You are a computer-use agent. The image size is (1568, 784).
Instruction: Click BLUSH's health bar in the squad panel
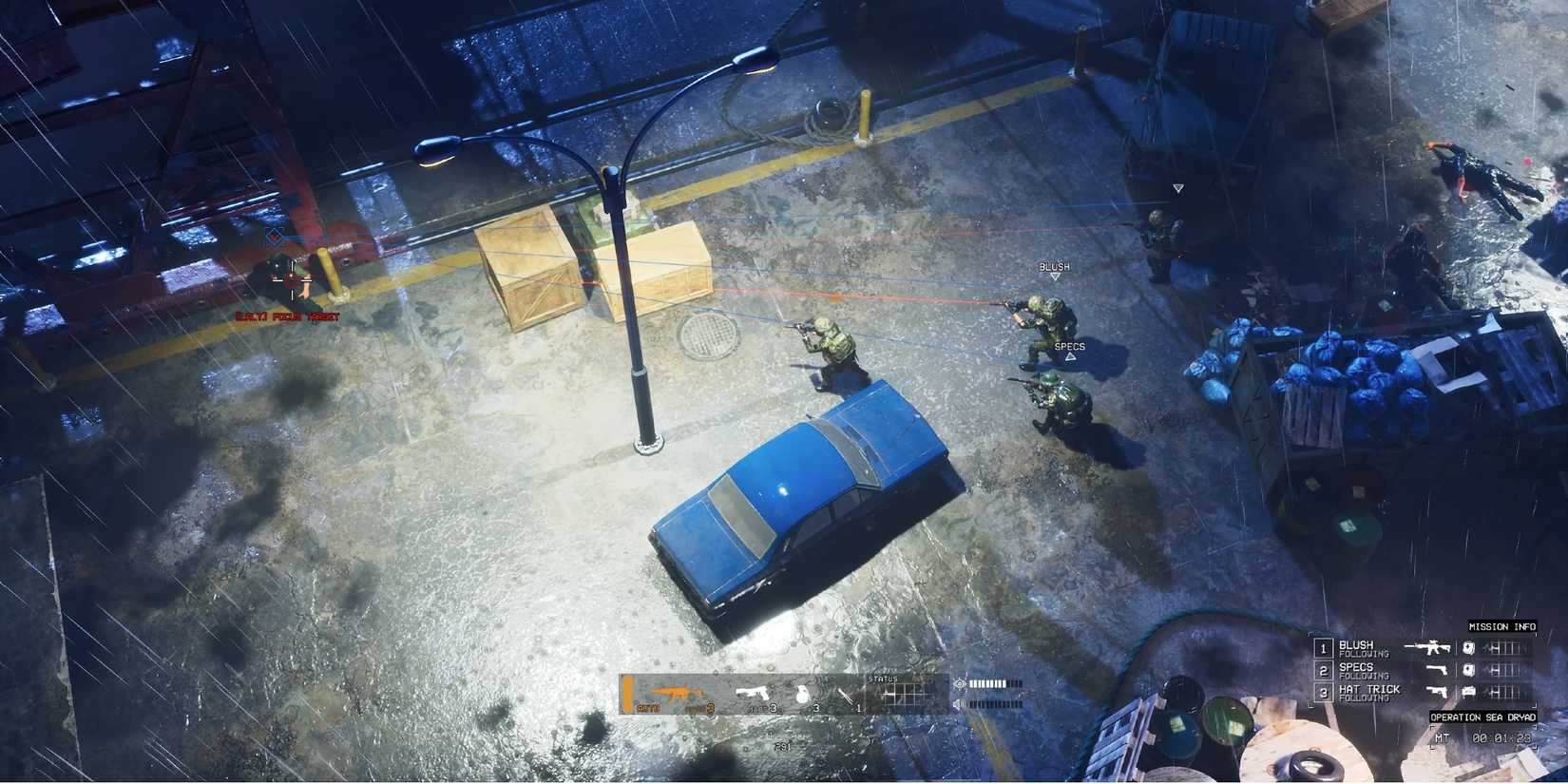(1504, 648)
